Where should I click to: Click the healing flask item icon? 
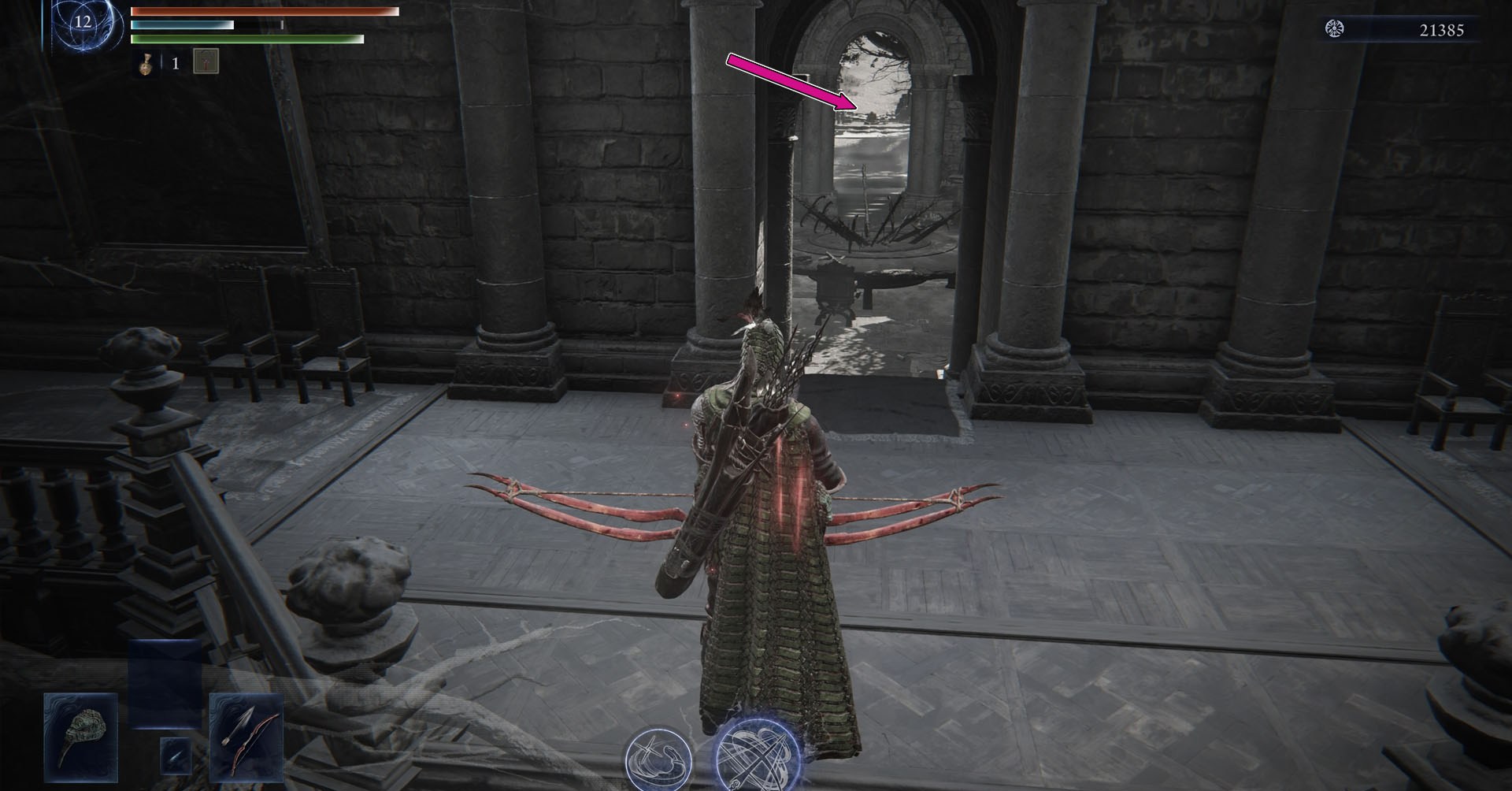pos(146,62)
